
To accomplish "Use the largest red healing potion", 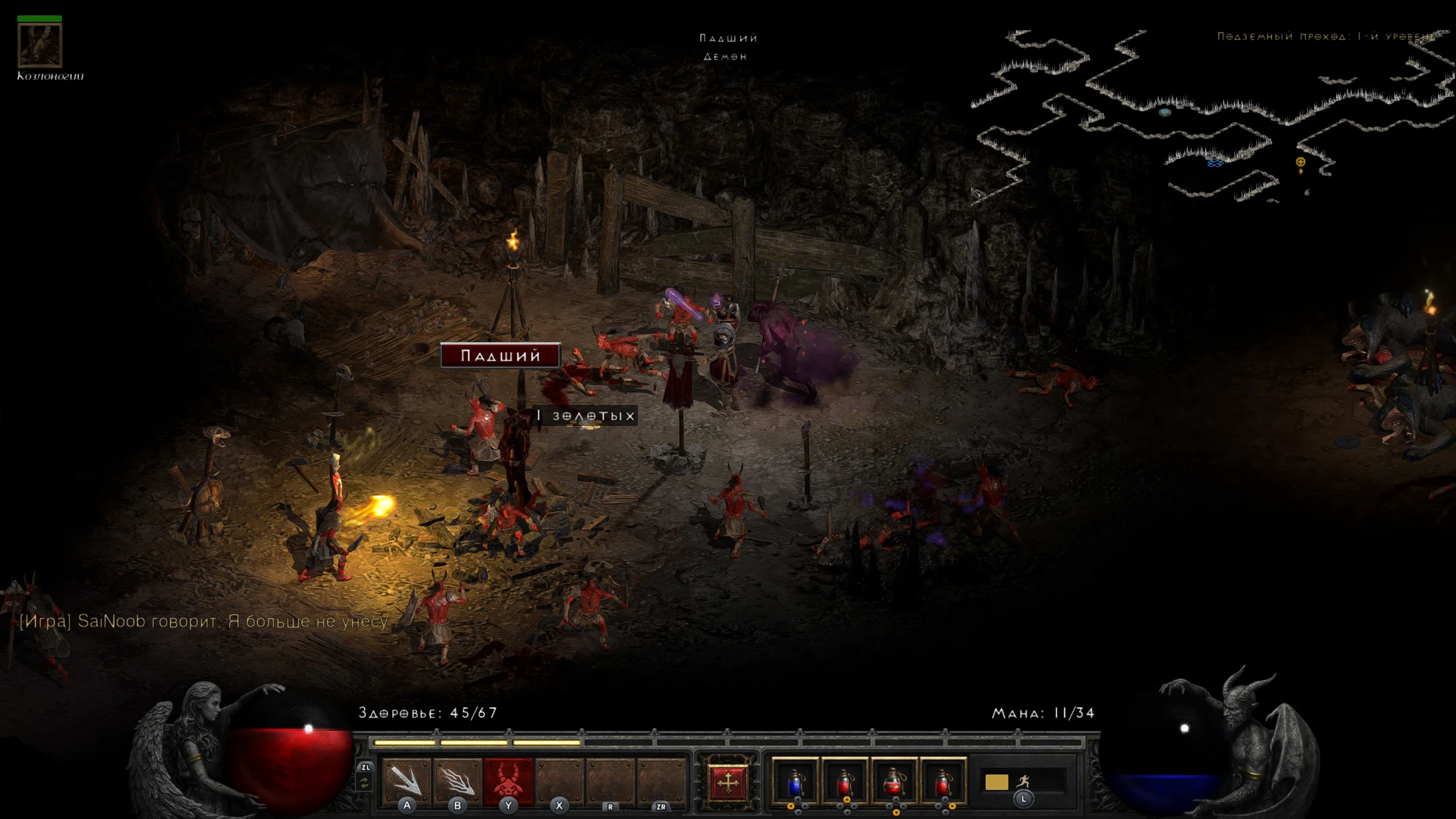I will 894,782.
